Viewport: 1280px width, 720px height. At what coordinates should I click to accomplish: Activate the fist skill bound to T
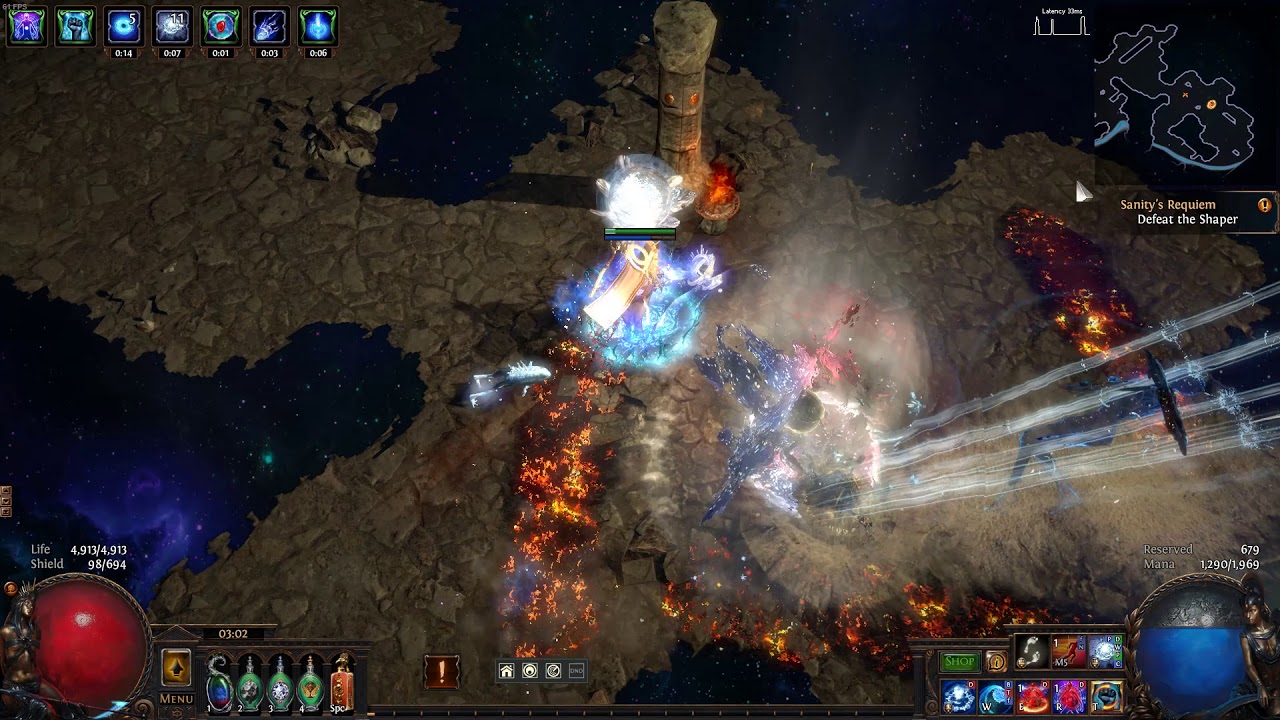pos(1106,697)
